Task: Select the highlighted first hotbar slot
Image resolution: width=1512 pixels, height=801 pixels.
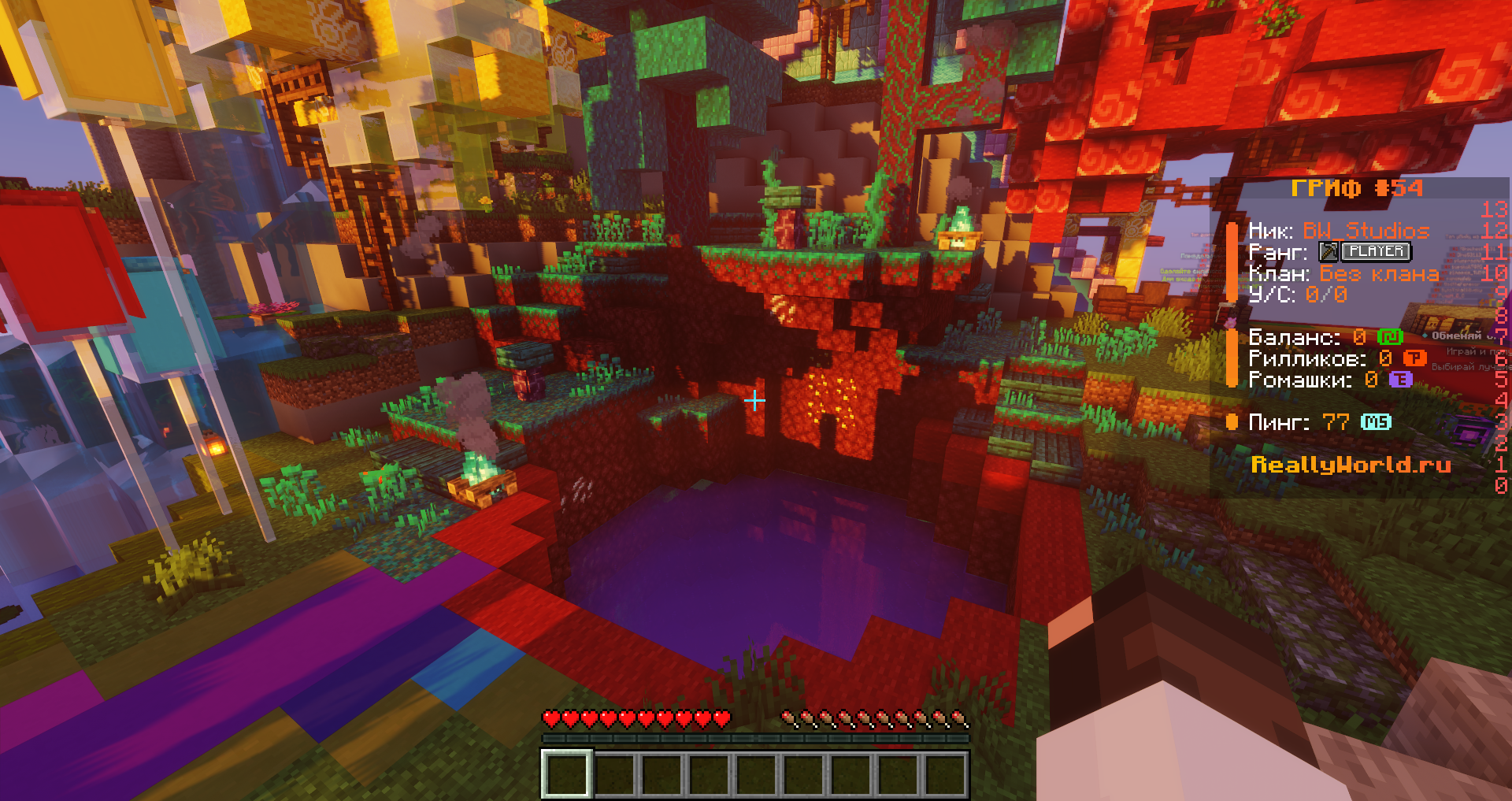Action: pyautogui.click(x=566, y=773)
